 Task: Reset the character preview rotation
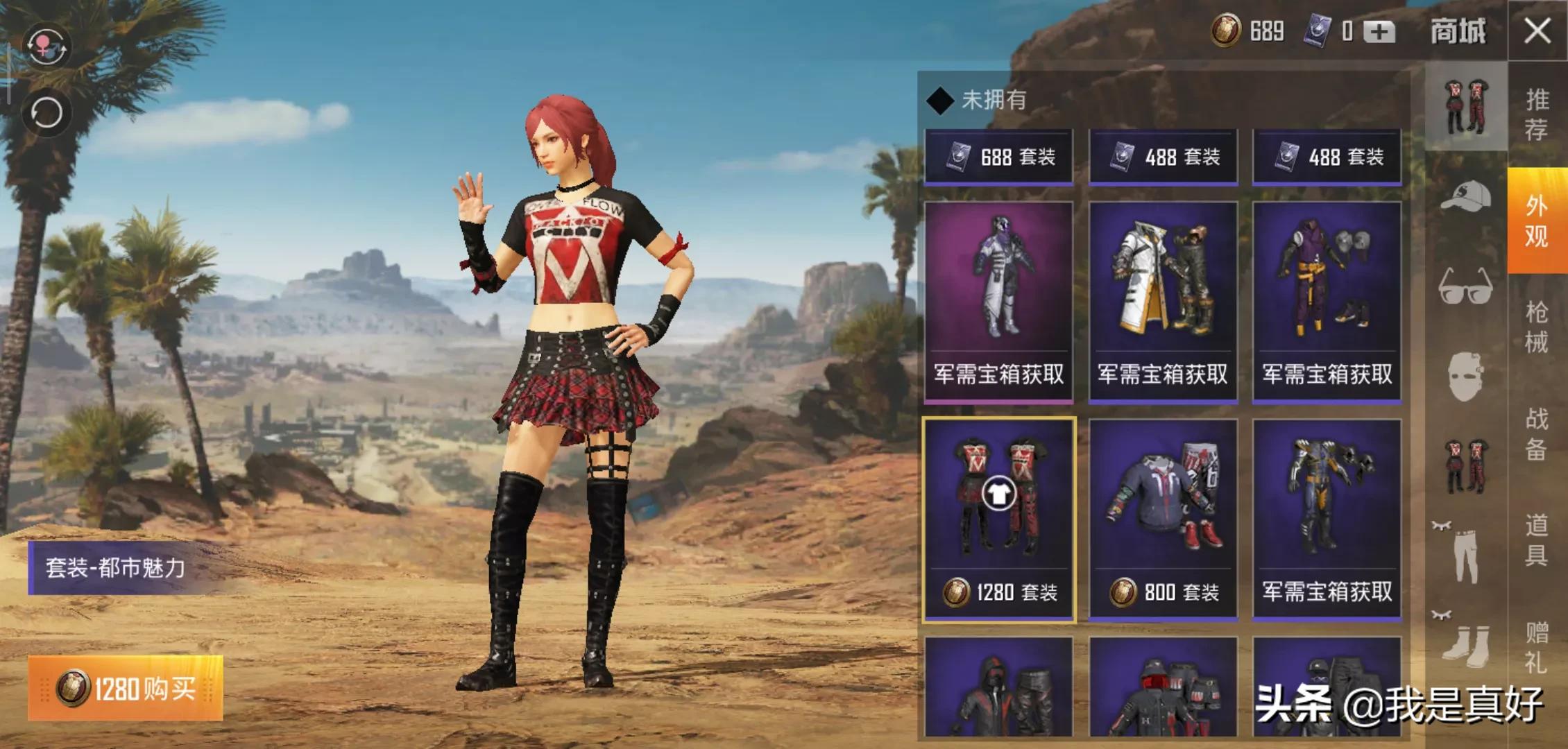point(46,112)
